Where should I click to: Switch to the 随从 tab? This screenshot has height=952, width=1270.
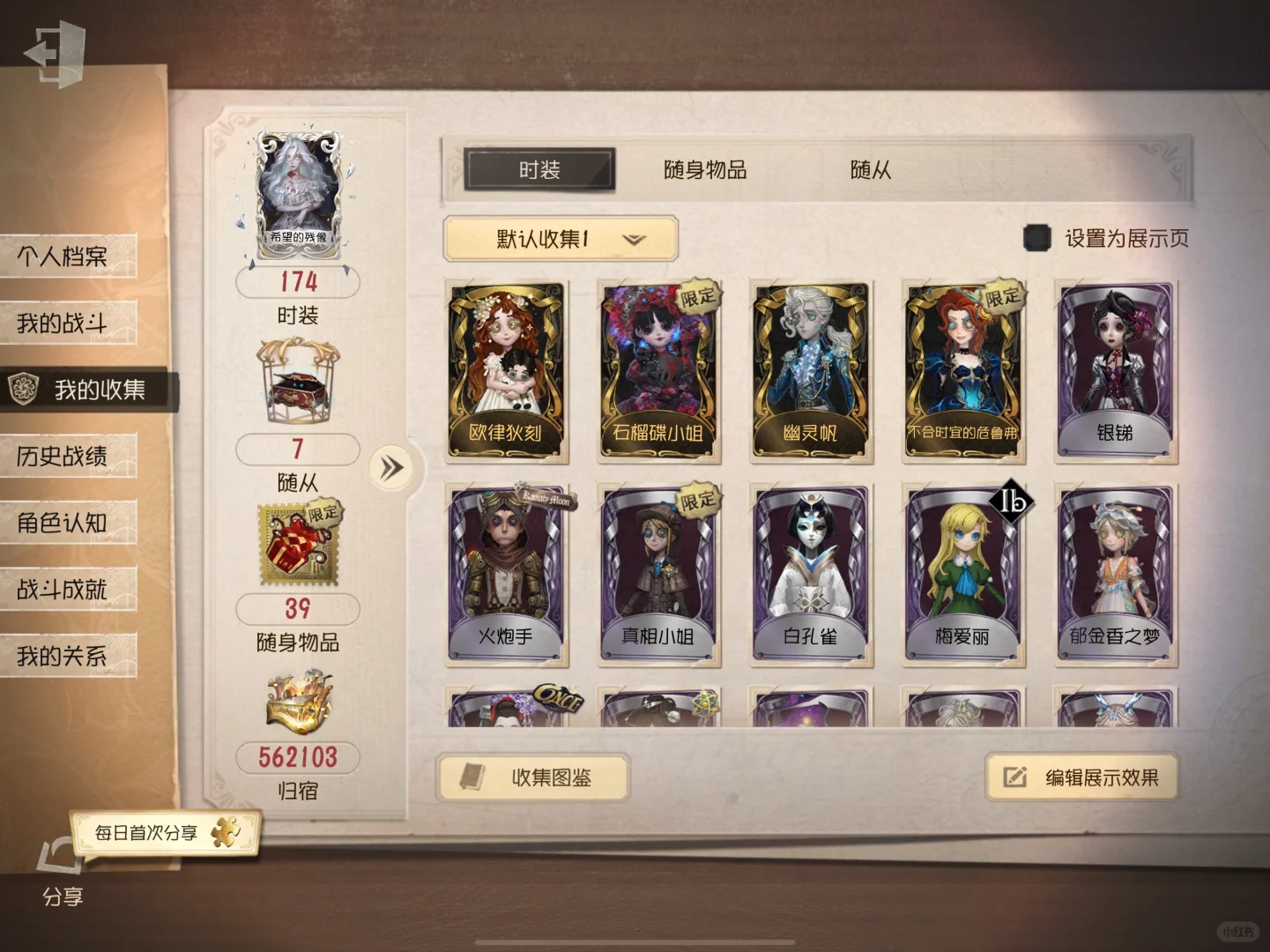(870, 171)
